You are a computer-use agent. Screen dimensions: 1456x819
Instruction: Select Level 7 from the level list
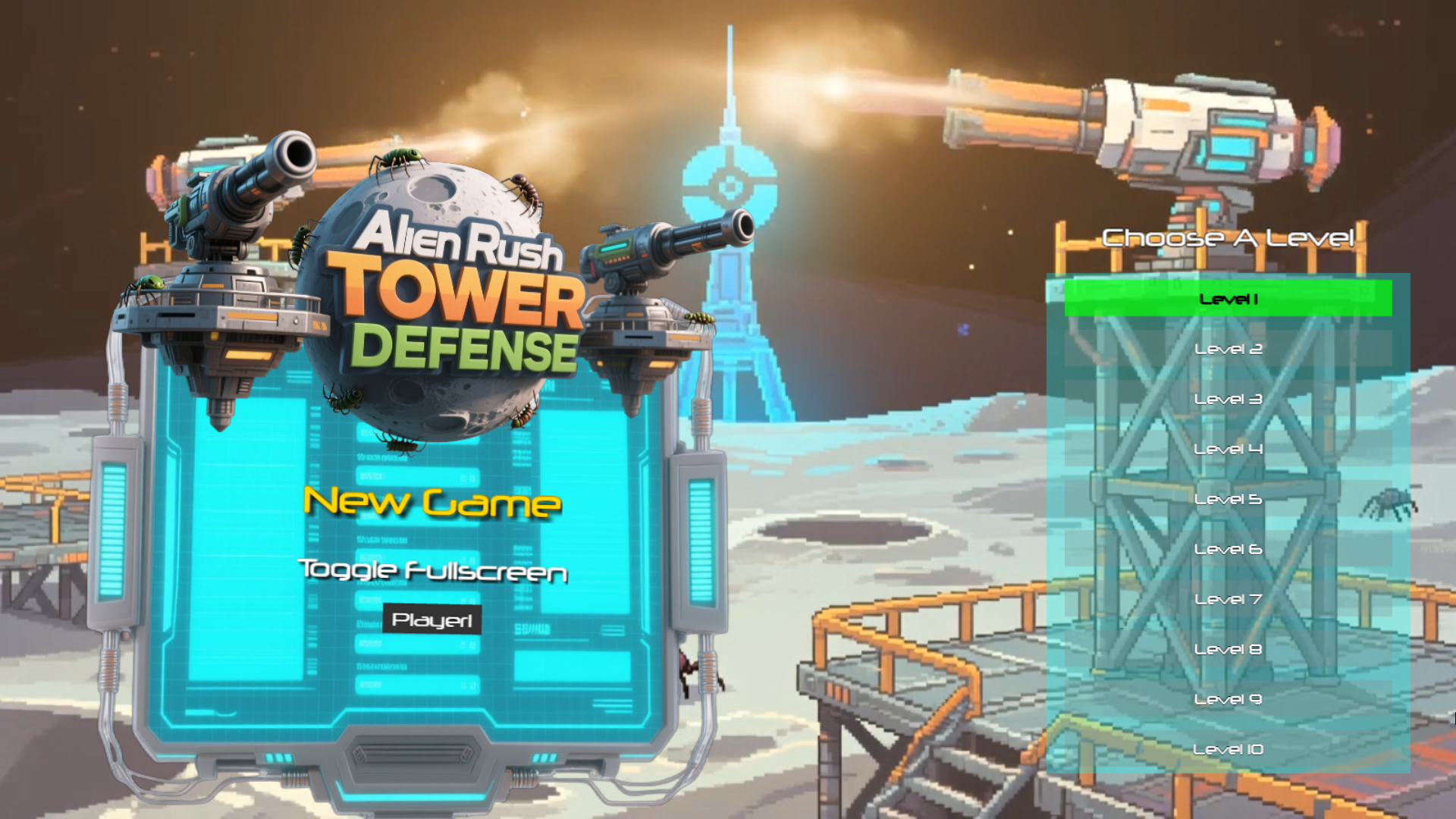coord(1228,599)
